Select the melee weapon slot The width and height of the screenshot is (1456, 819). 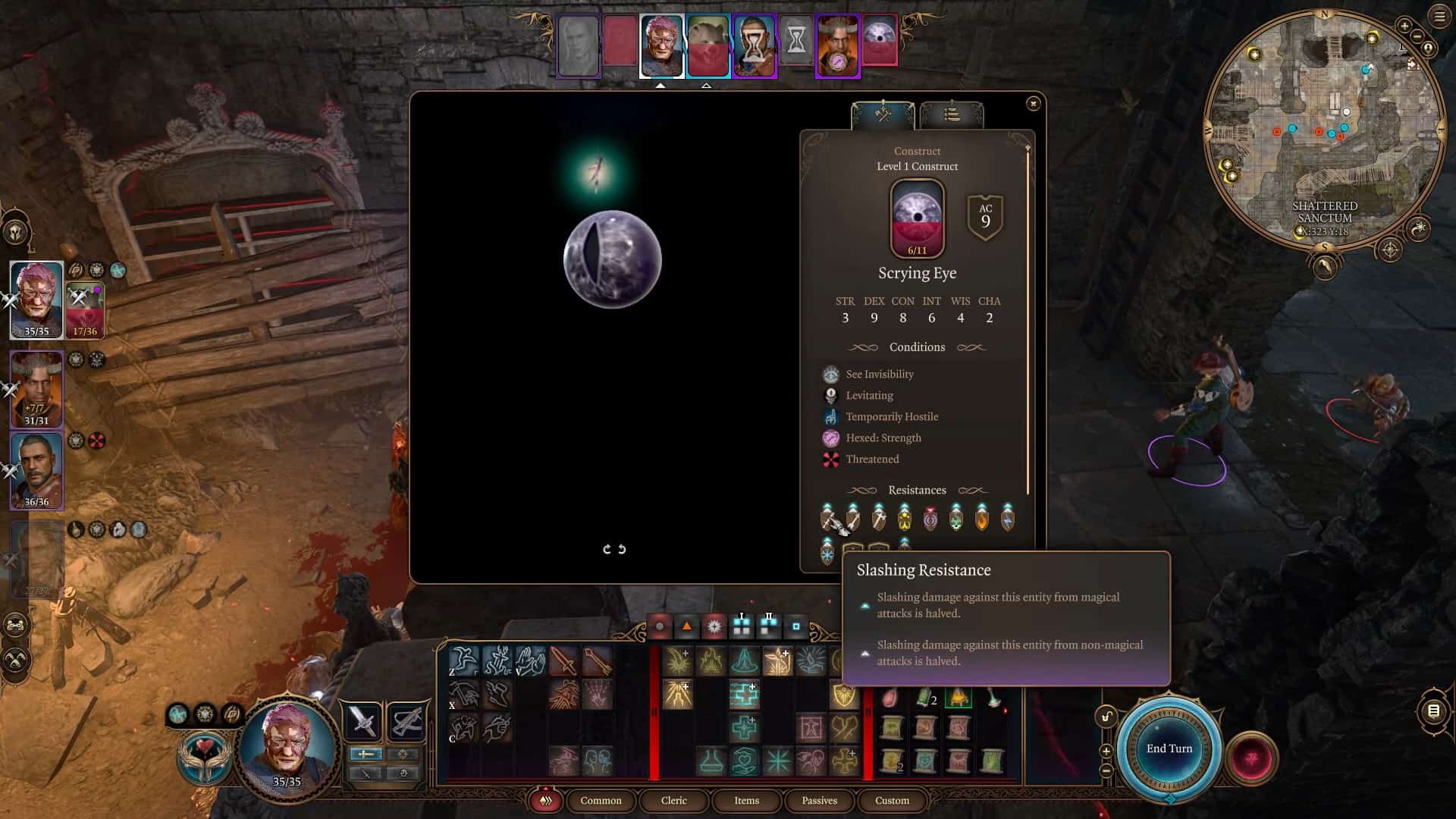click(x=363, y=720)
